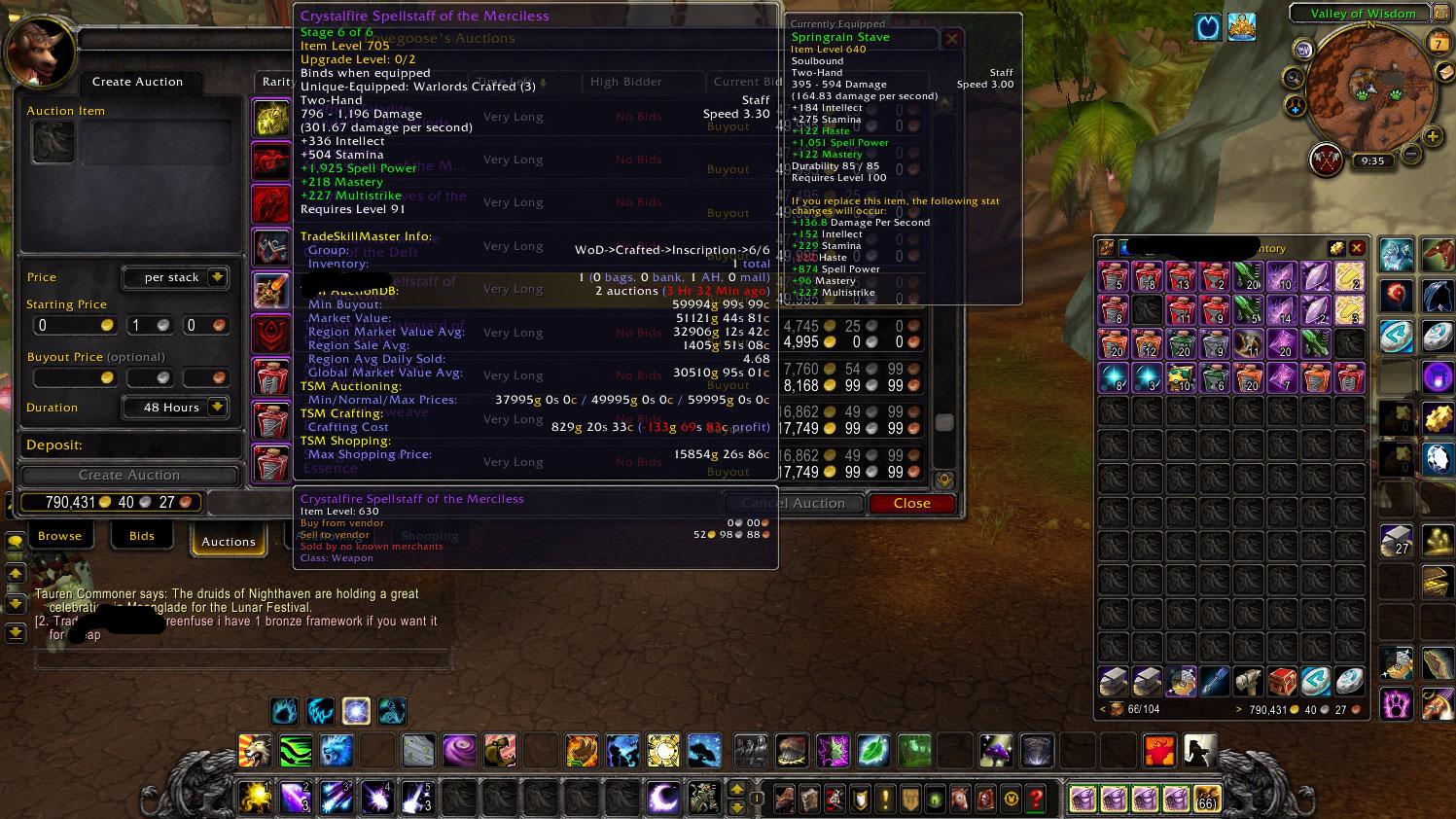Click the red question mark help micro button
The height and width of the screenshot is (819, 1456).
tap(1037, 800)
